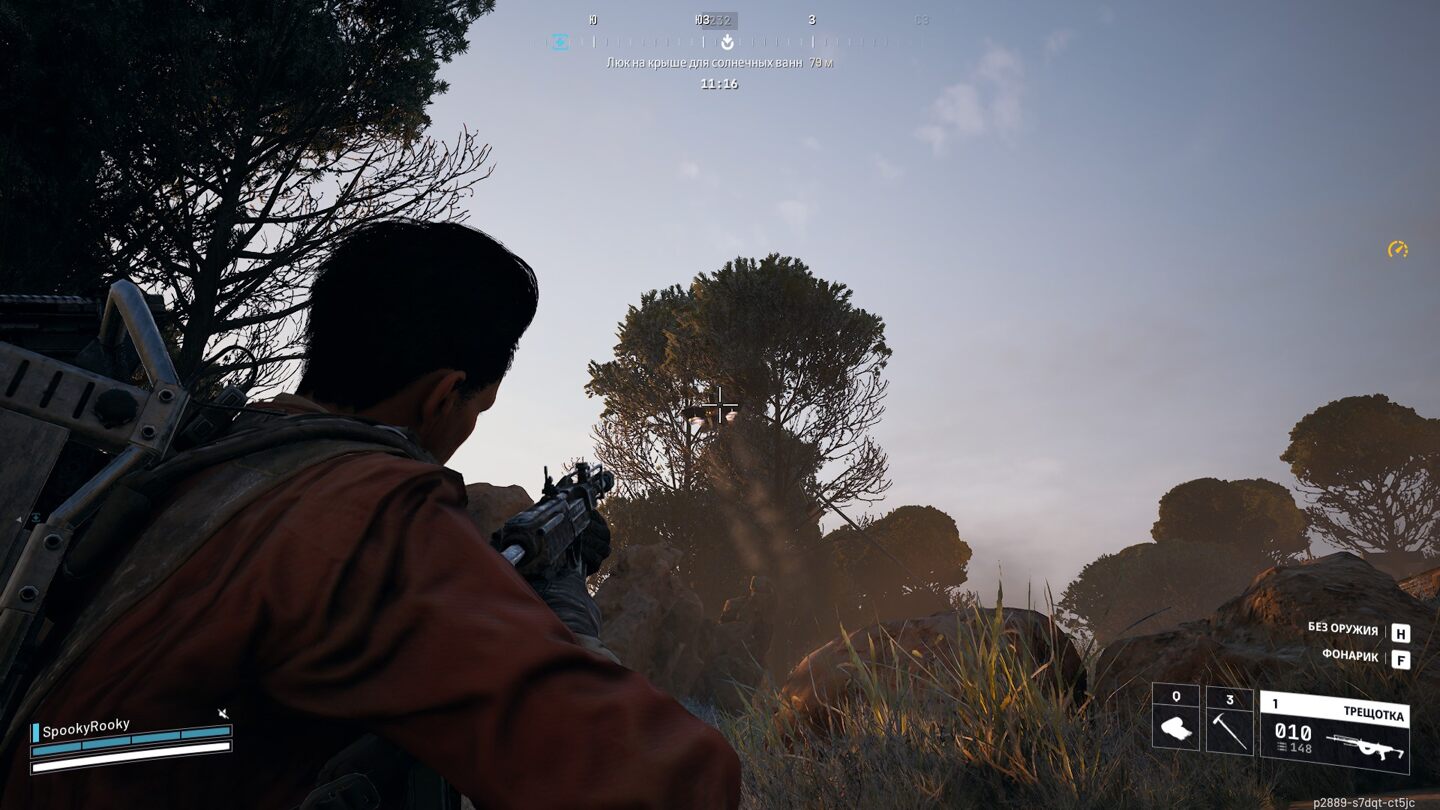The width and height of the screenshot is (1440, 810).
Task: Select the blue marker on the compass
Action: pyautogui.click(x=560, y=42)
